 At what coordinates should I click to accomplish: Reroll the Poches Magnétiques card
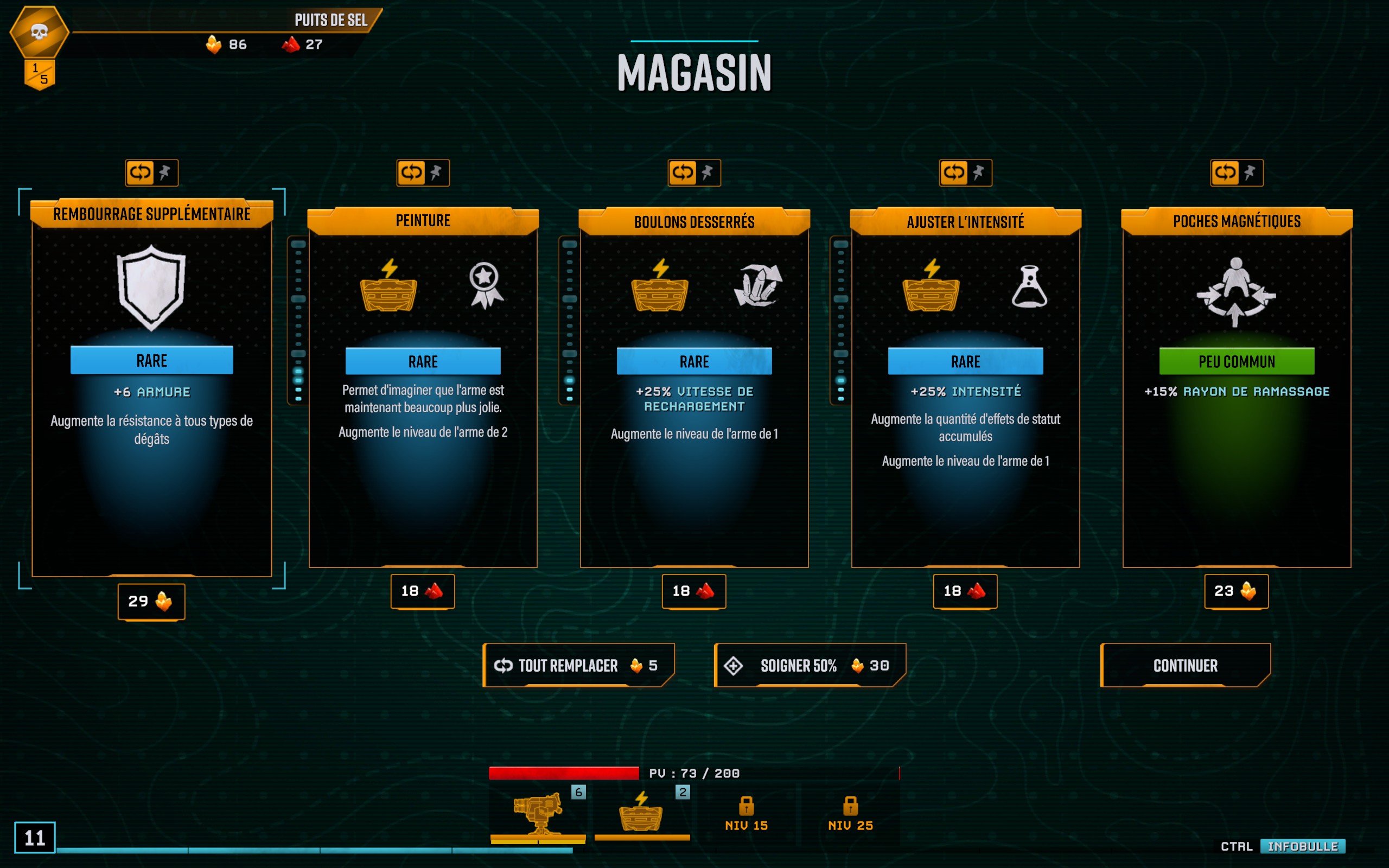[1225, 172]
